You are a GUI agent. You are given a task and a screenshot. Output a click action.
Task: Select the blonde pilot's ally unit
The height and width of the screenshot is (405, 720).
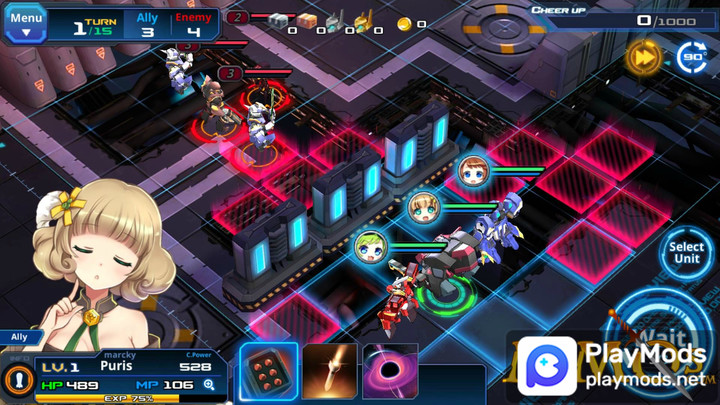pos(424,207)
